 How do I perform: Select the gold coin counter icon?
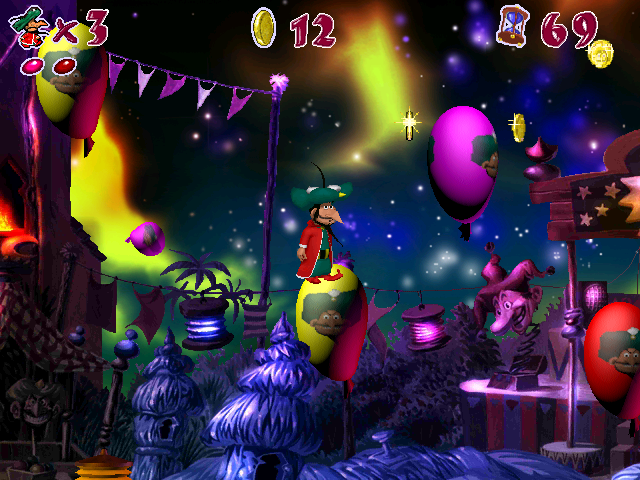coord(264,28)
